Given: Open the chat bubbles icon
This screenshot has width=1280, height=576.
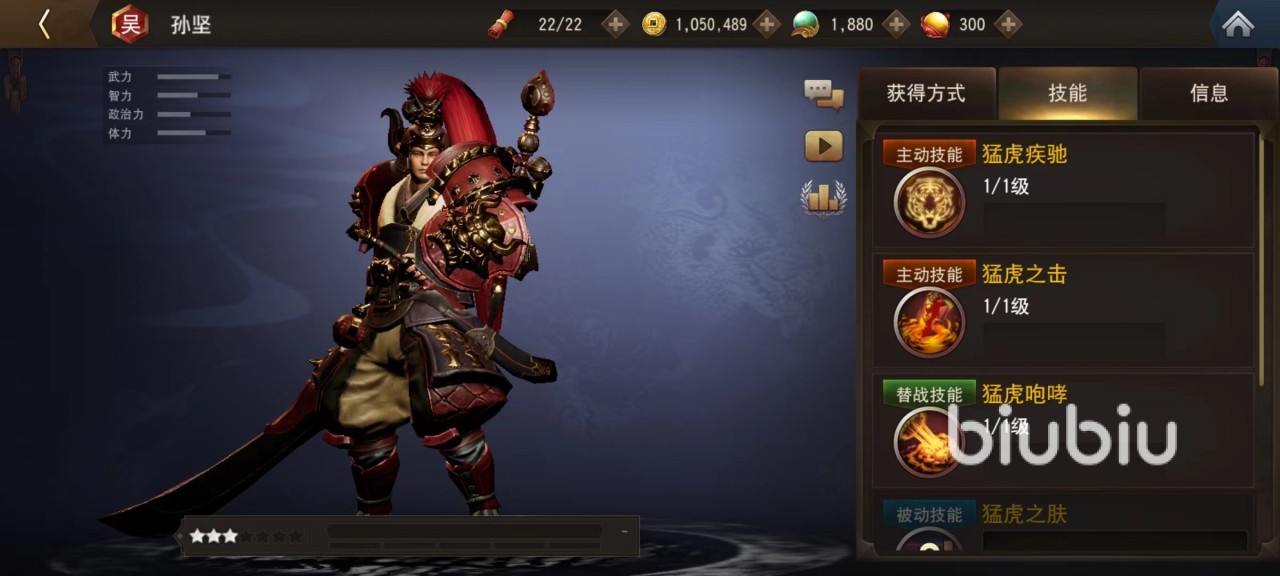Looking at the screenshot, I should [824, 95].
